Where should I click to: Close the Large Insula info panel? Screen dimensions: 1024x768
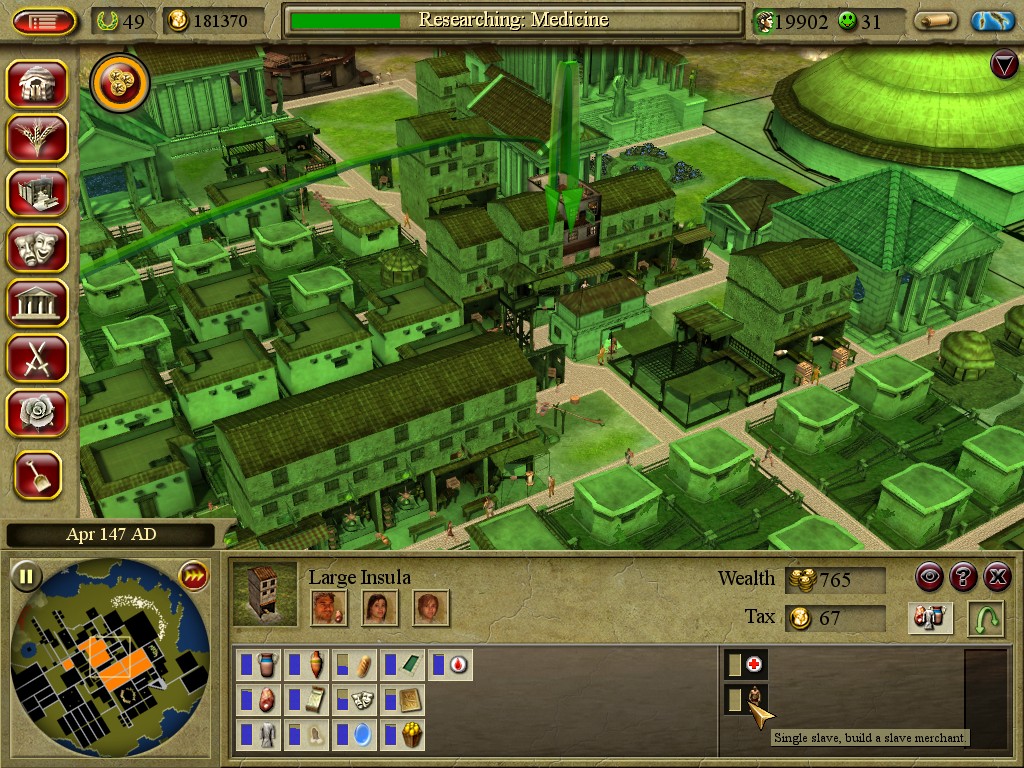click(x=997, y=577)
